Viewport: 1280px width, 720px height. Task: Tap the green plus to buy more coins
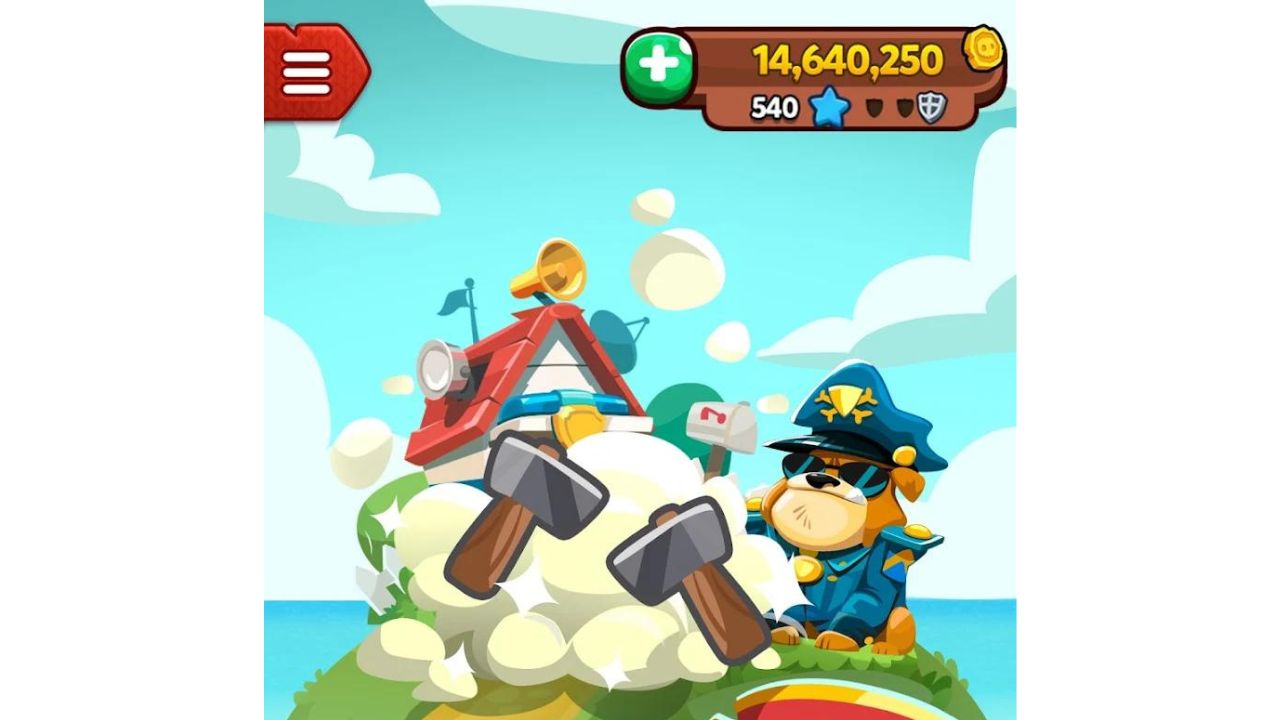[x=661, y=62]
